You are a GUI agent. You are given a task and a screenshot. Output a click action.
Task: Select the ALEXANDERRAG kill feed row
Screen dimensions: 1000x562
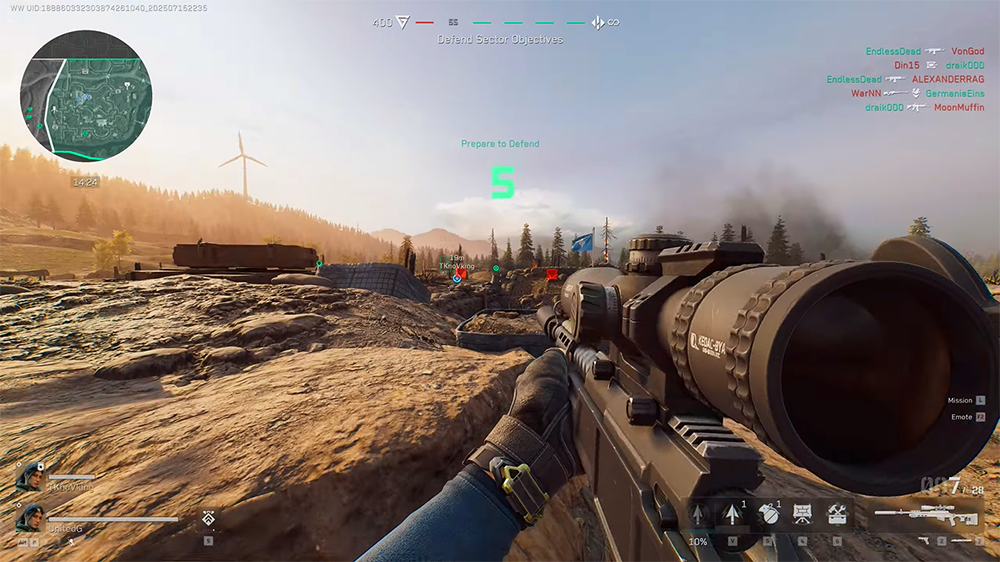[948, 79]
